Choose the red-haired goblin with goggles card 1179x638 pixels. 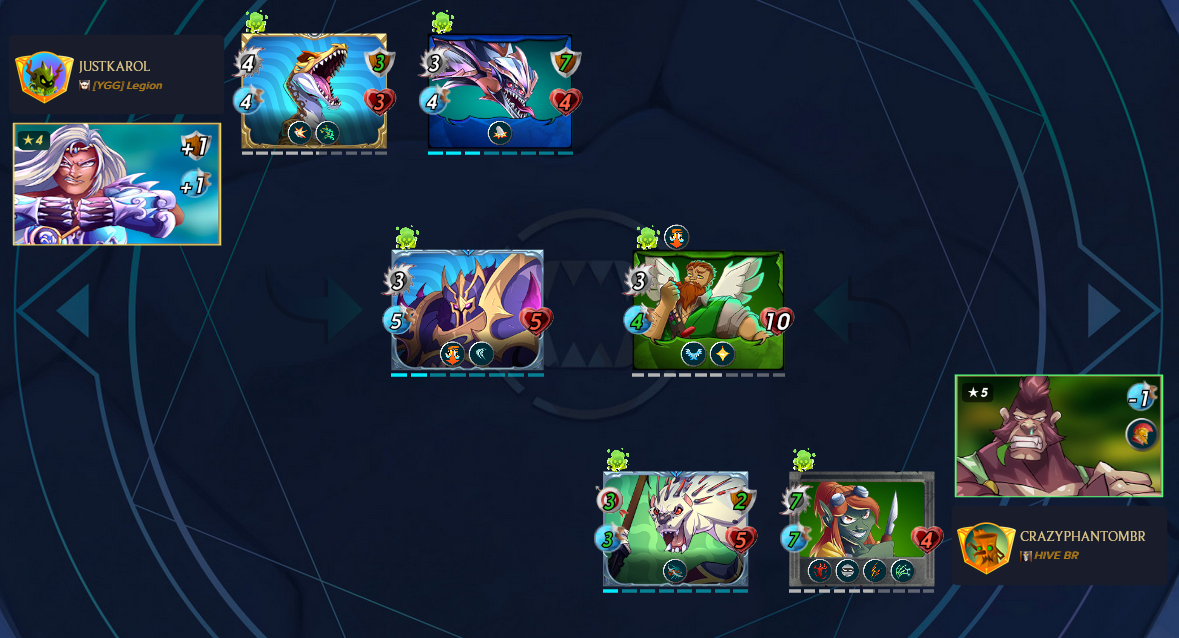pos(862,528)
